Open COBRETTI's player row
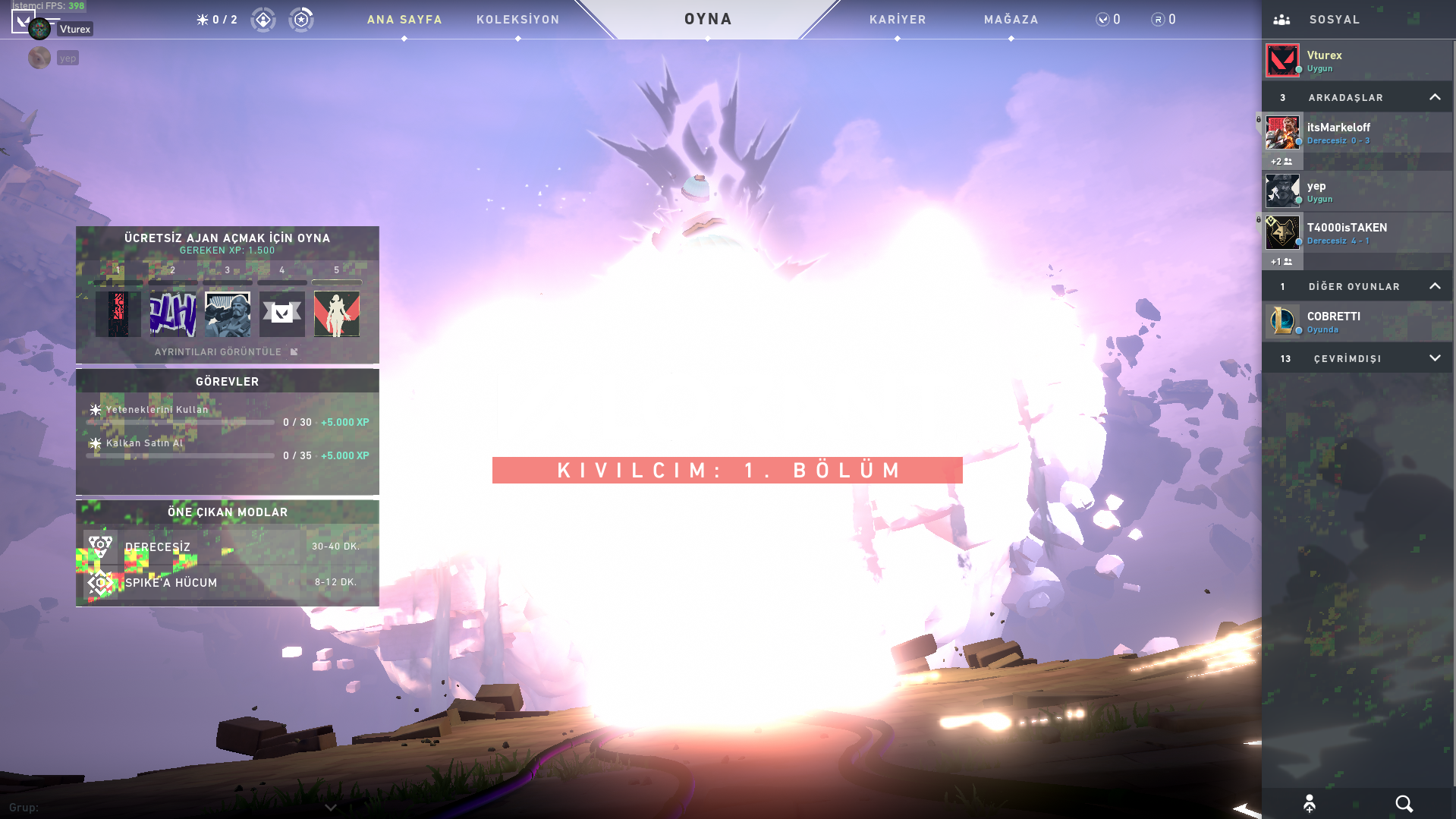 pyautogui.click(x=1357, y=322)
